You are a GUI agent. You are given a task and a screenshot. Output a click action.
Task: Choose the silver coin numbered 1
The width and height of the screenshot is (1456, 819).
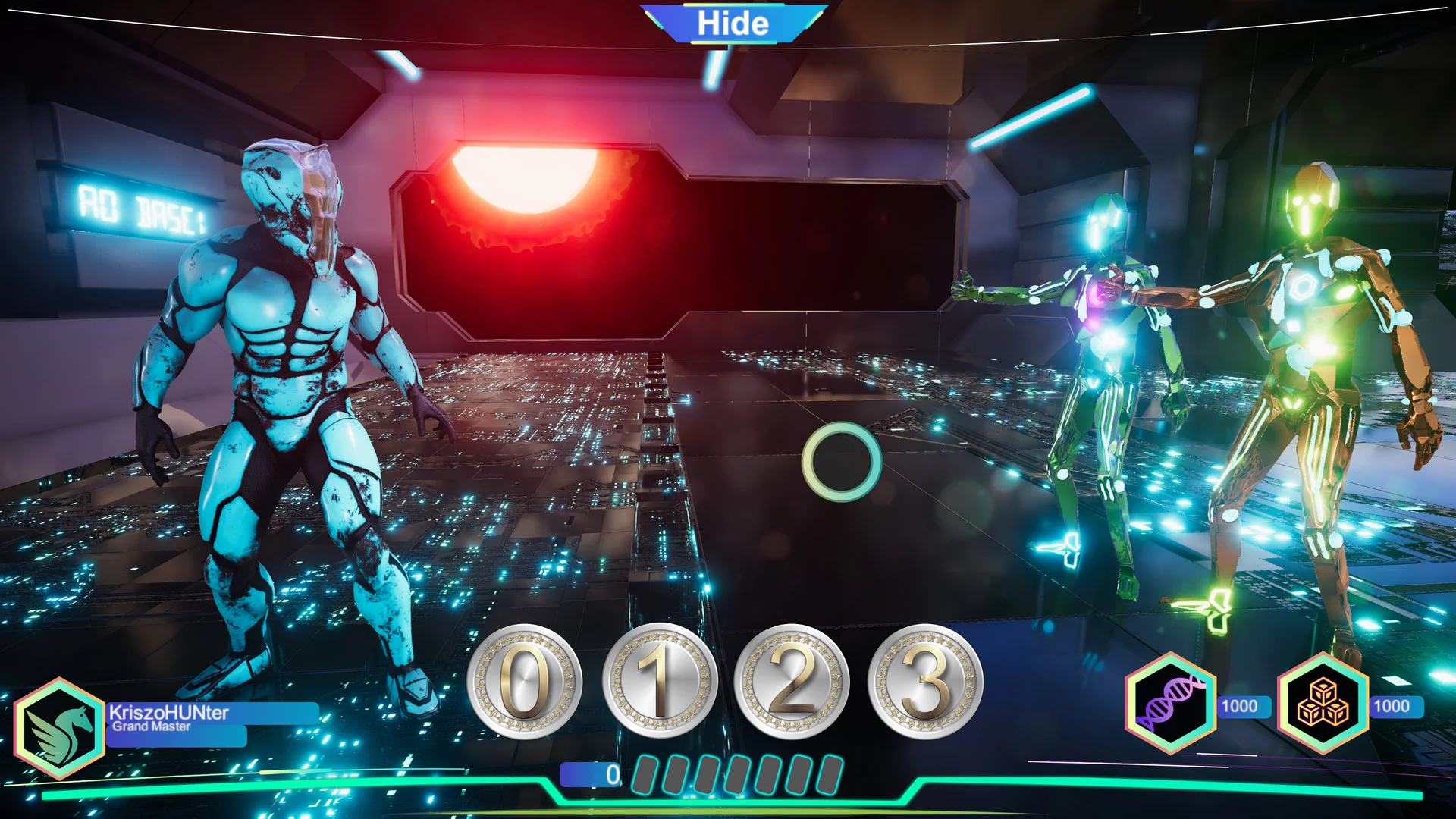pyautogui.click(x=660, y=681)
